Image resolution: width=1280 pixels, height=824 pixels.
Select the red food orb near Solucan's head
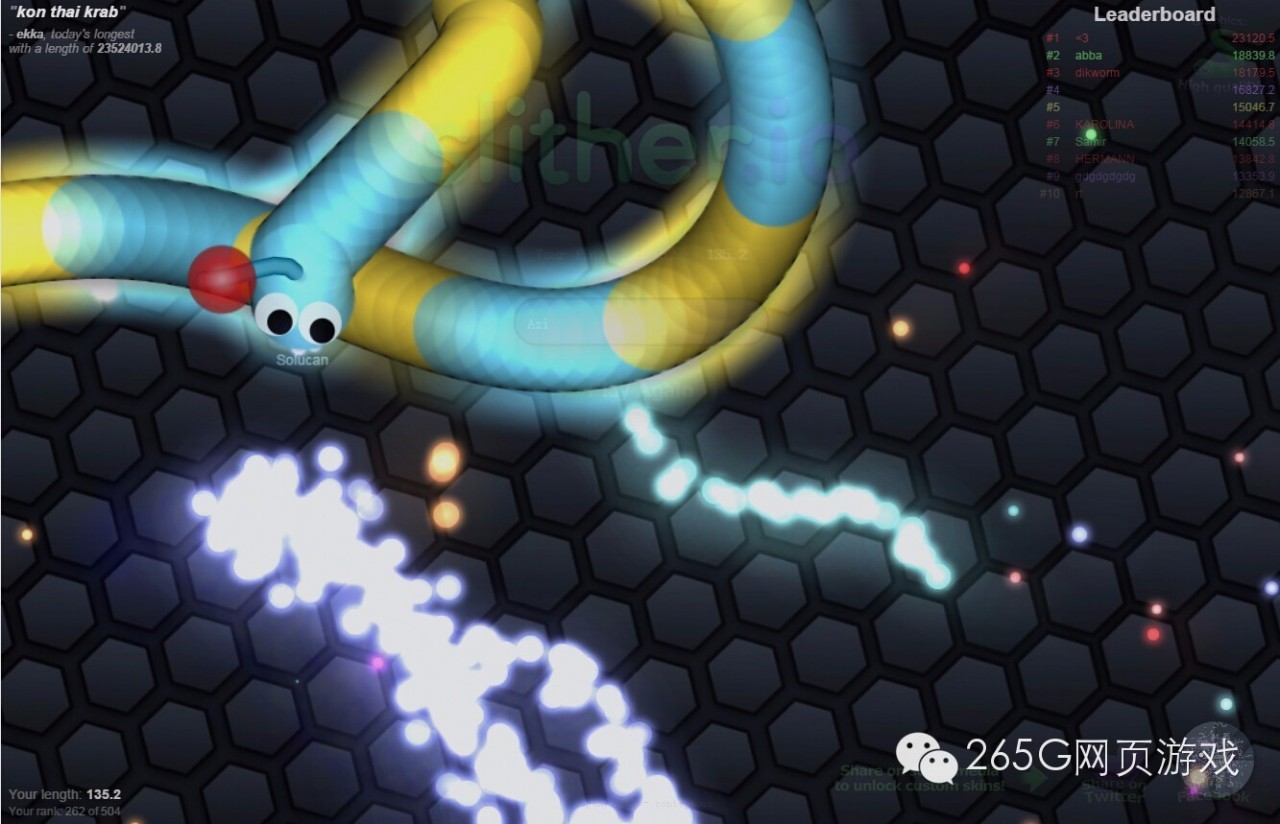coord(222,277)
